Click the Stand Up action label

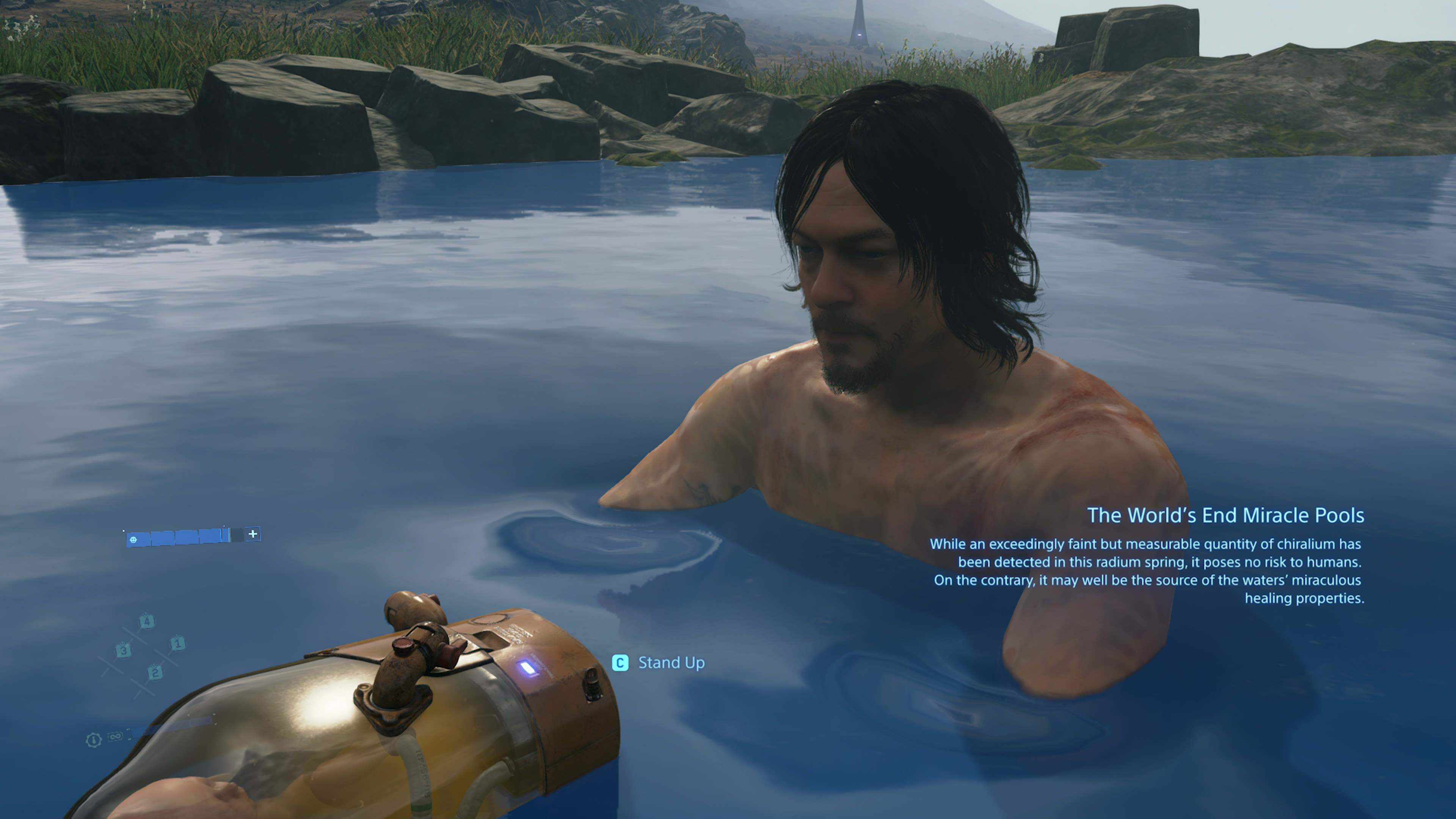point(671,662)
